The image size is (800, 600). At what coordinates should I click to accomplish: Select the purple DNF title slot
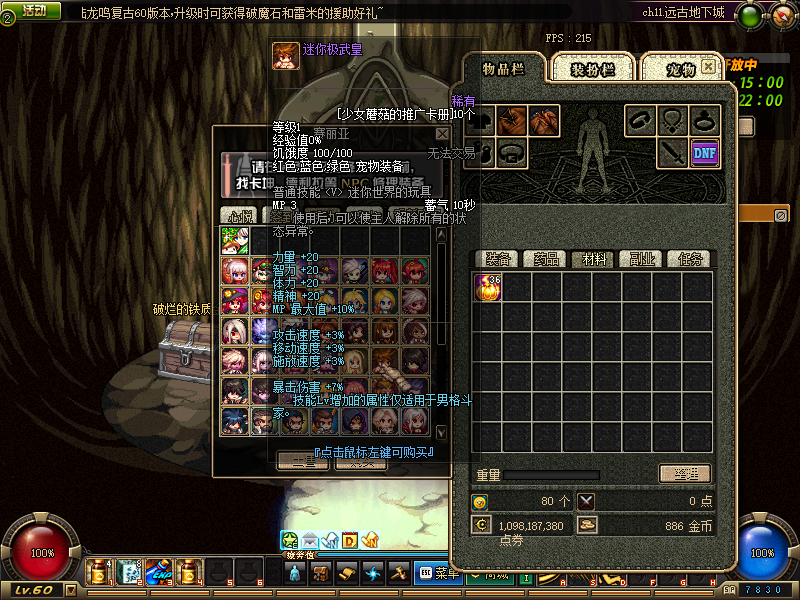click(x=704, y=152)
